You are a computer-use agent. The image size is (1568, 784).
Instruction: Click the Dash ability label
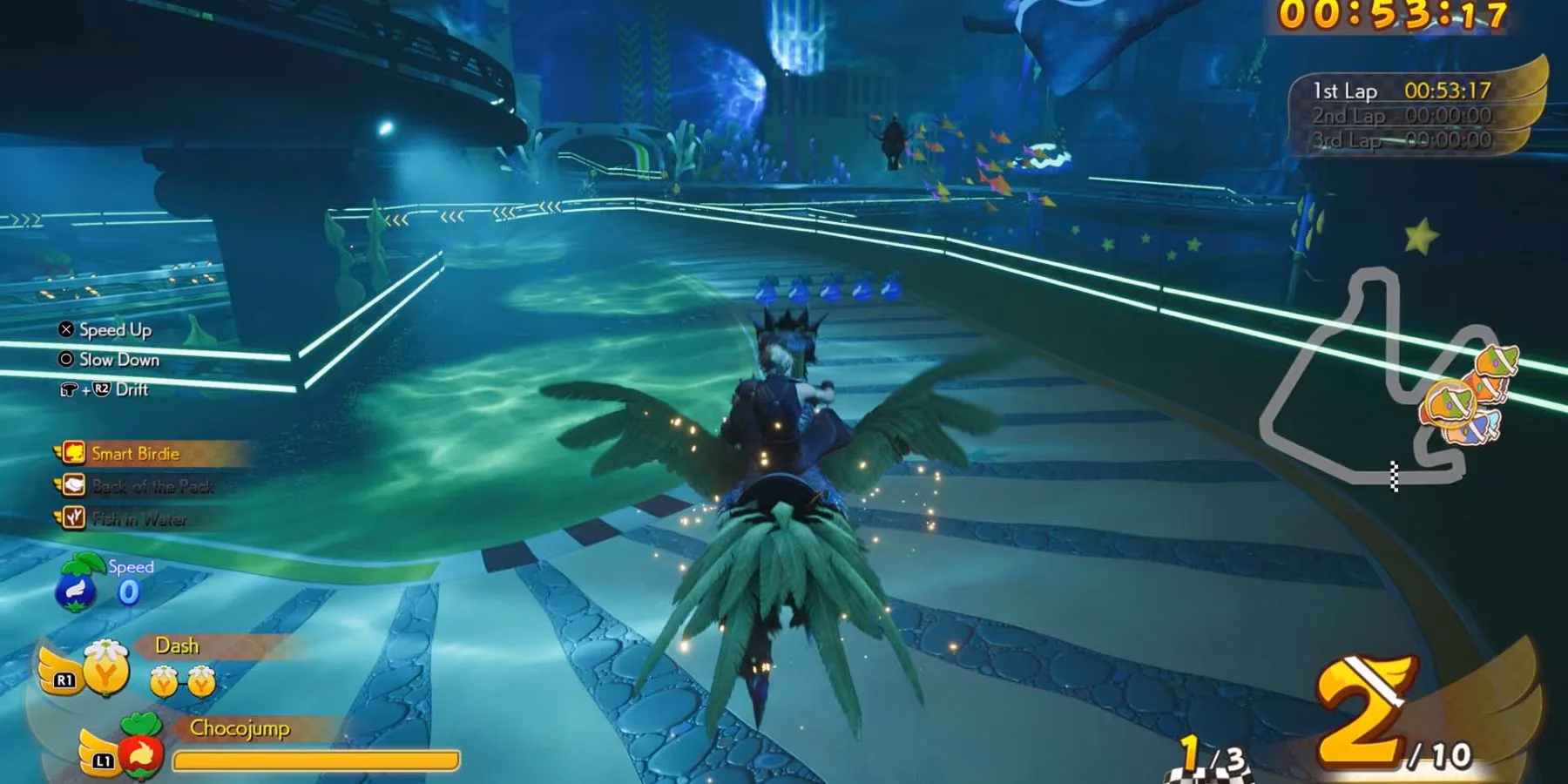coord(177,646)
